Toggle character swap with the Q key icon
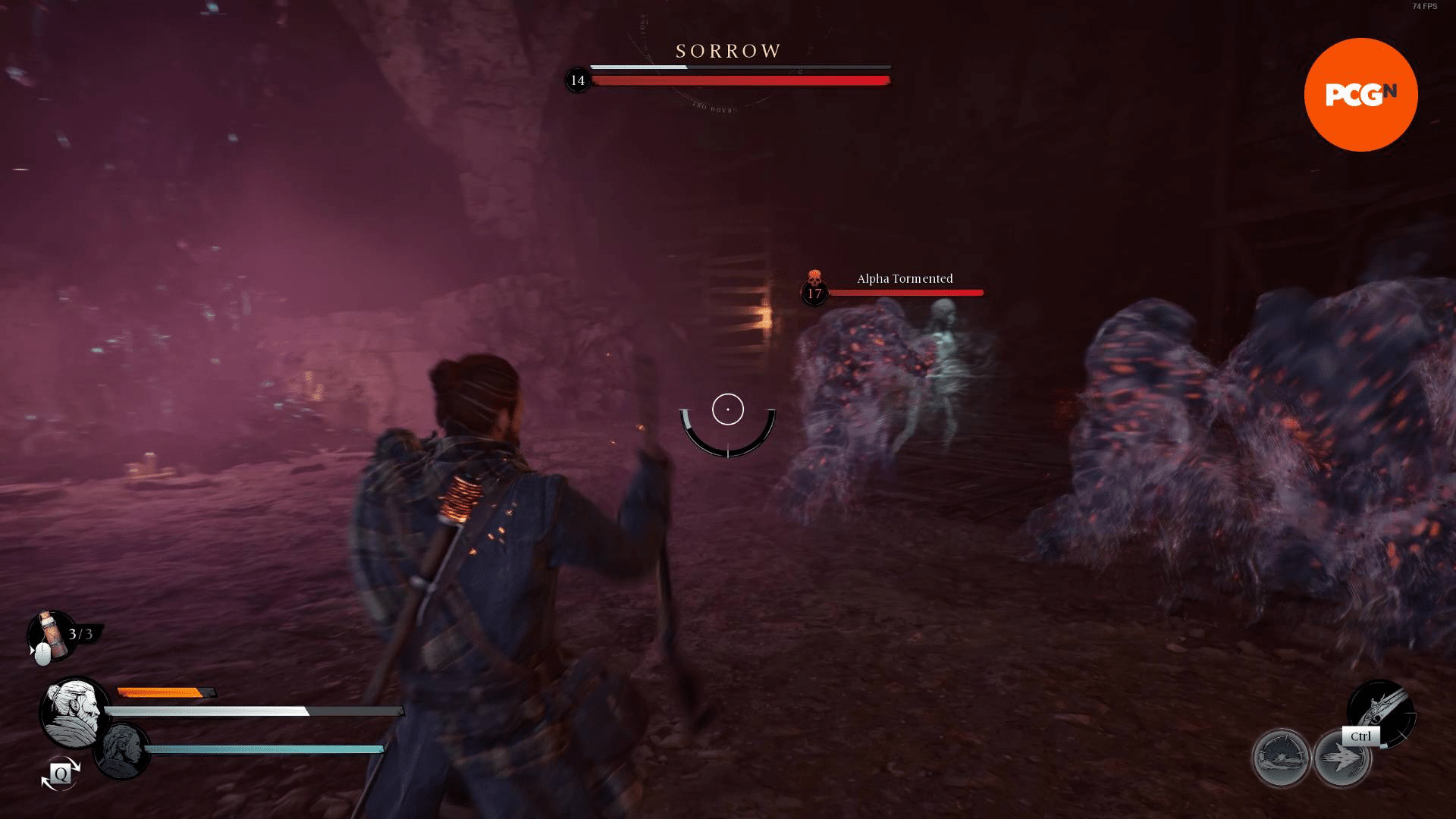 (59, 775)
